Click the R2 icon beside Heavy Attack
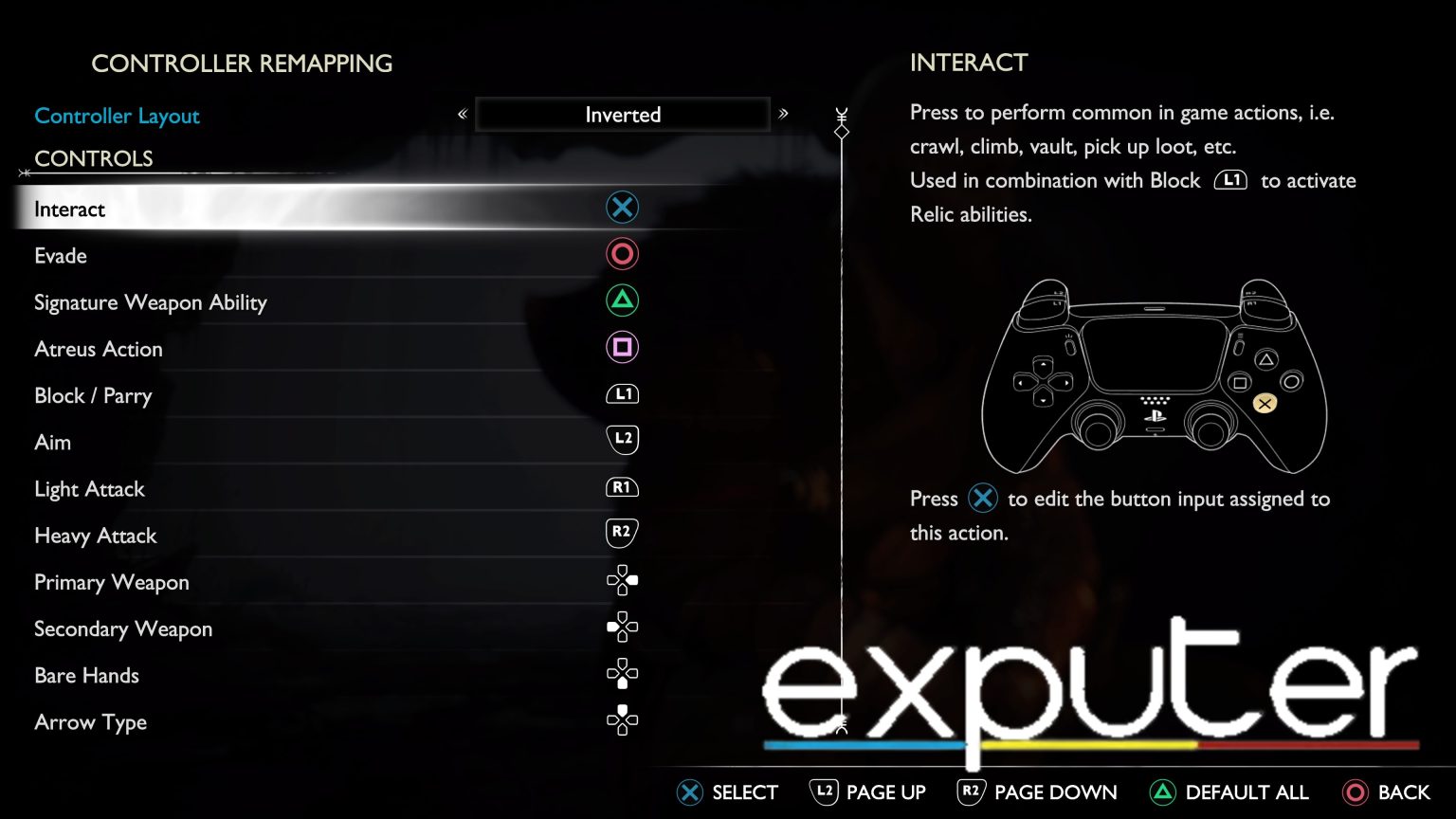Viewport: 1456px width, 819px height. (x=622, y=533)
